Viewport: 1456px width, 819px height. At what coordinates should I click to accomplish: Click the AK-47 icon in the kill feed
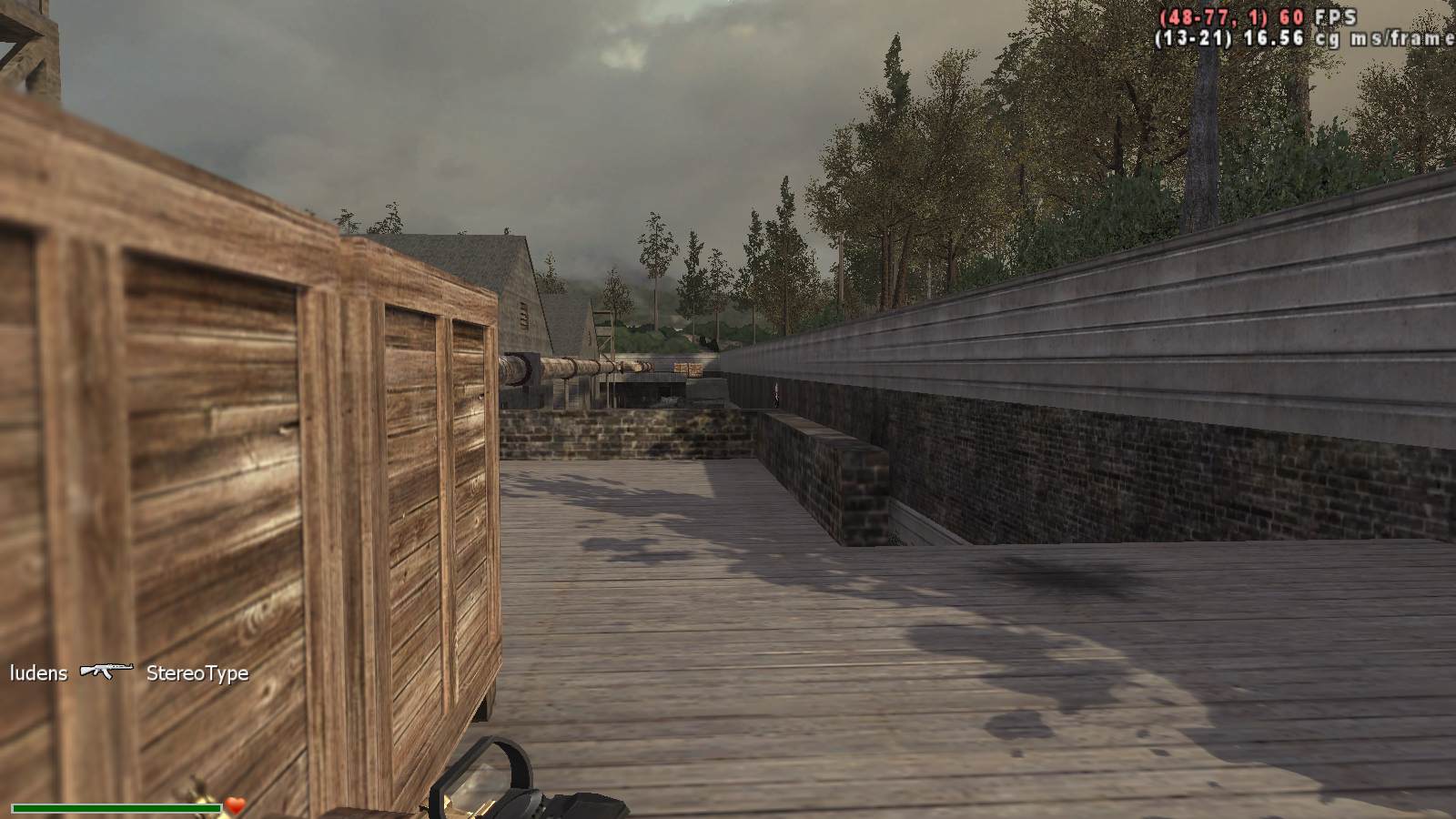(x=106, y=672)
